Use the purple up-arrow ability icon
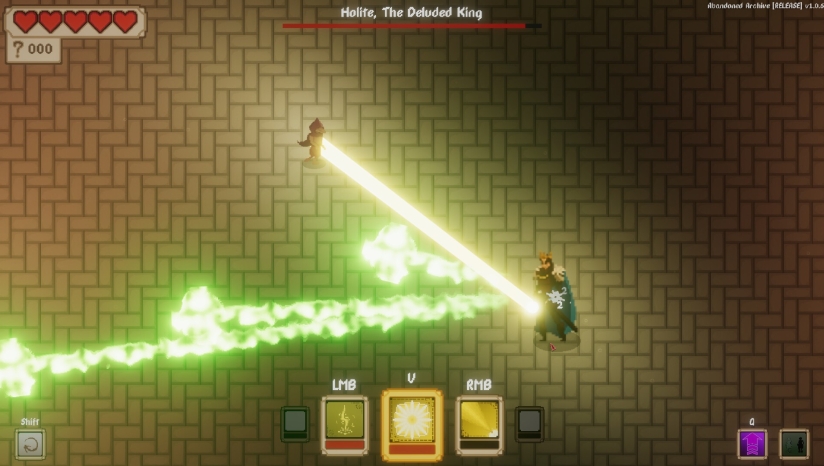 coord(752,443)
